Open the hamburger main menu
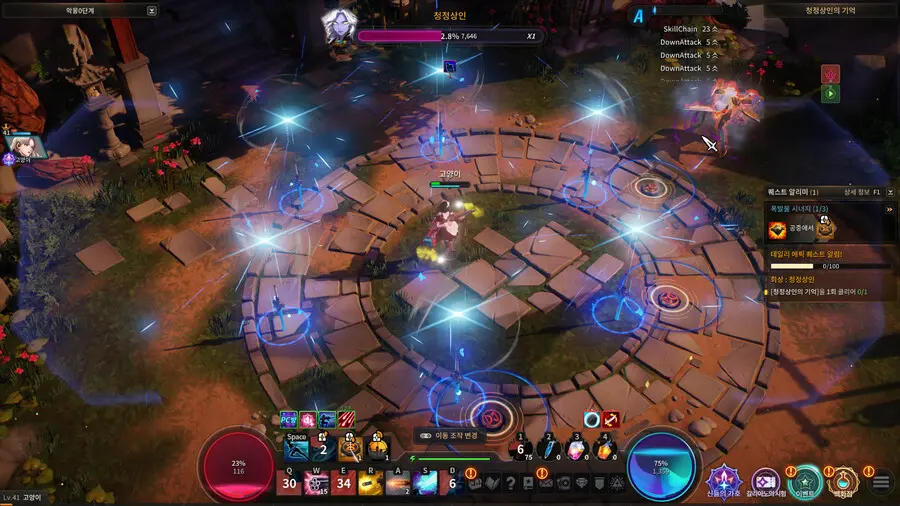The width and height of the screenshot is (900, 506). tap(881, 483)
